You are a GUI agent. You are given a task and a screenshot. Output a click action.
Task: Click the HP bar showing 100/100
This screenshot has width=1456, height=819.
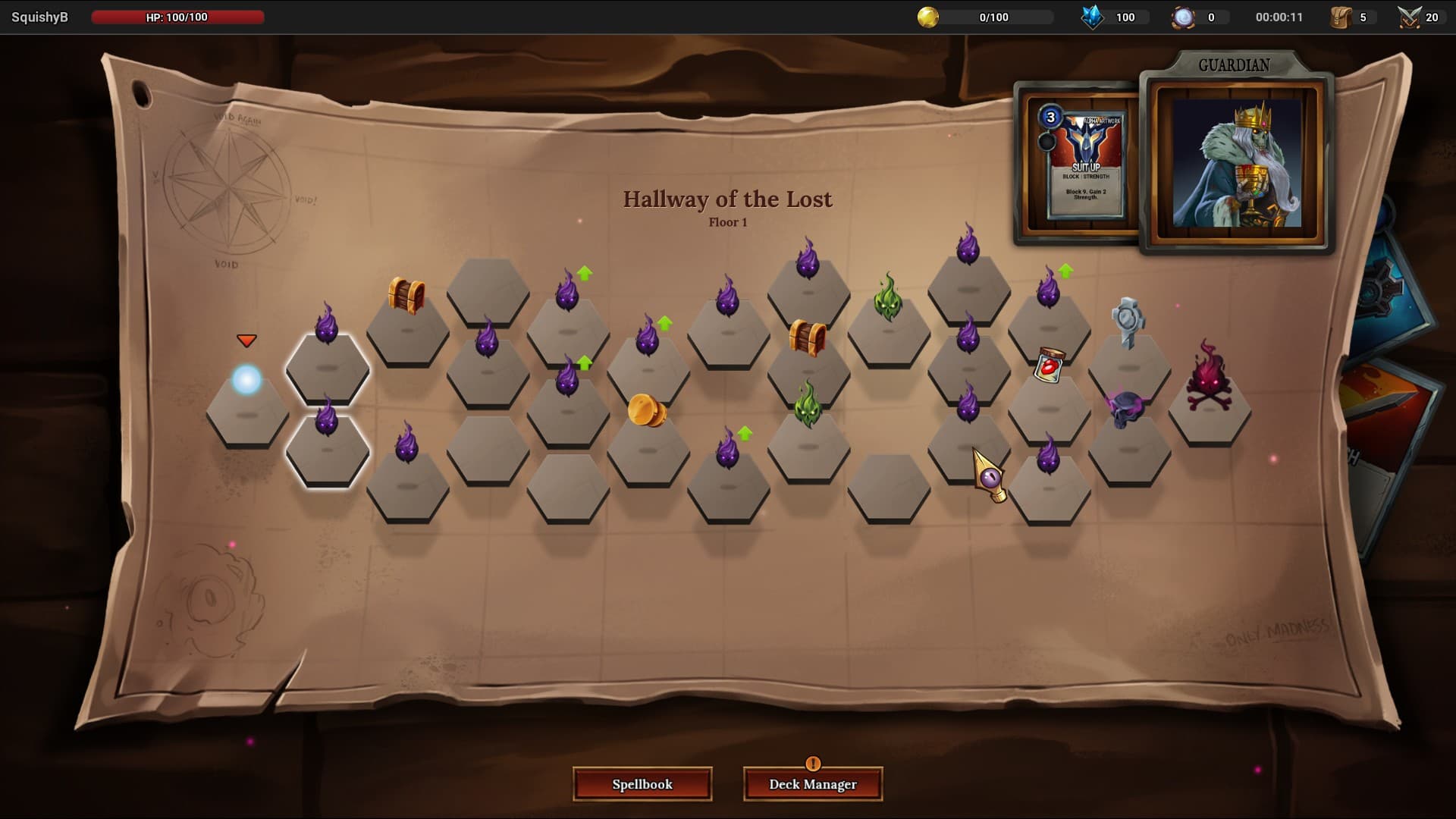tap(177, 19)
